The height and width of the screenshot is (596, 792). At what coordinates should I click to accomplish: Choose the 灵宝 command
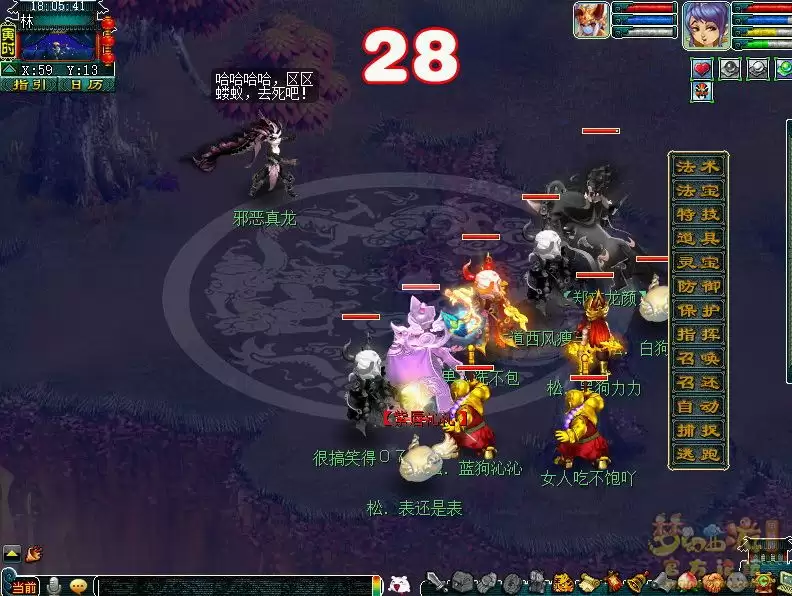pos(698,262)
